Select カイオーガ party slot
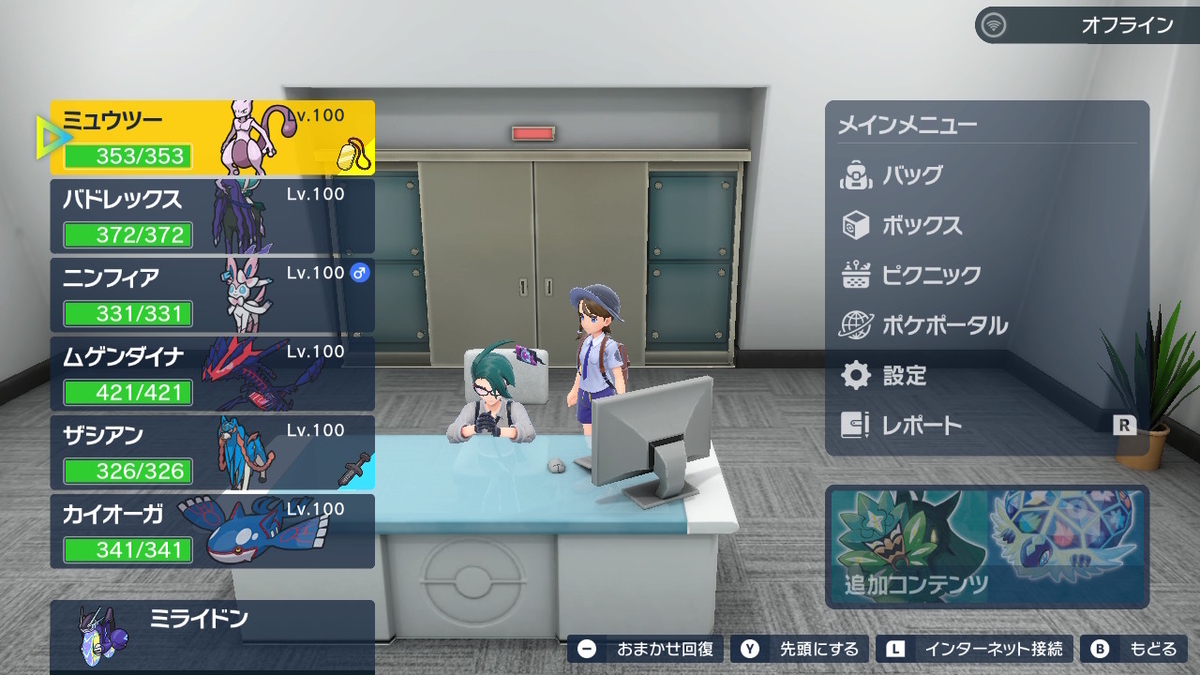1200x675 pixels. [x=212, y=531]
